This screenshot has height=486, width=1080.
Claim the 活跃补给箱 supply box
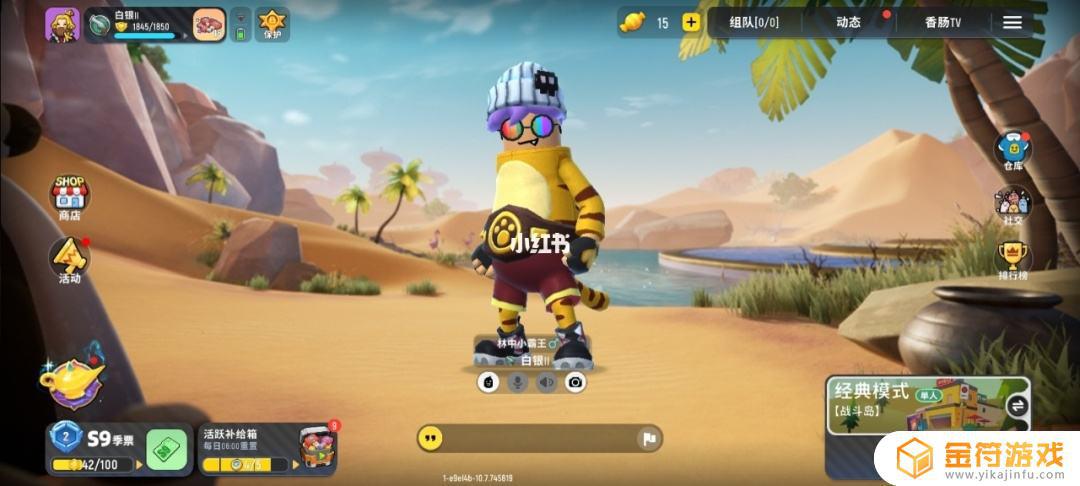pos(268,448)
